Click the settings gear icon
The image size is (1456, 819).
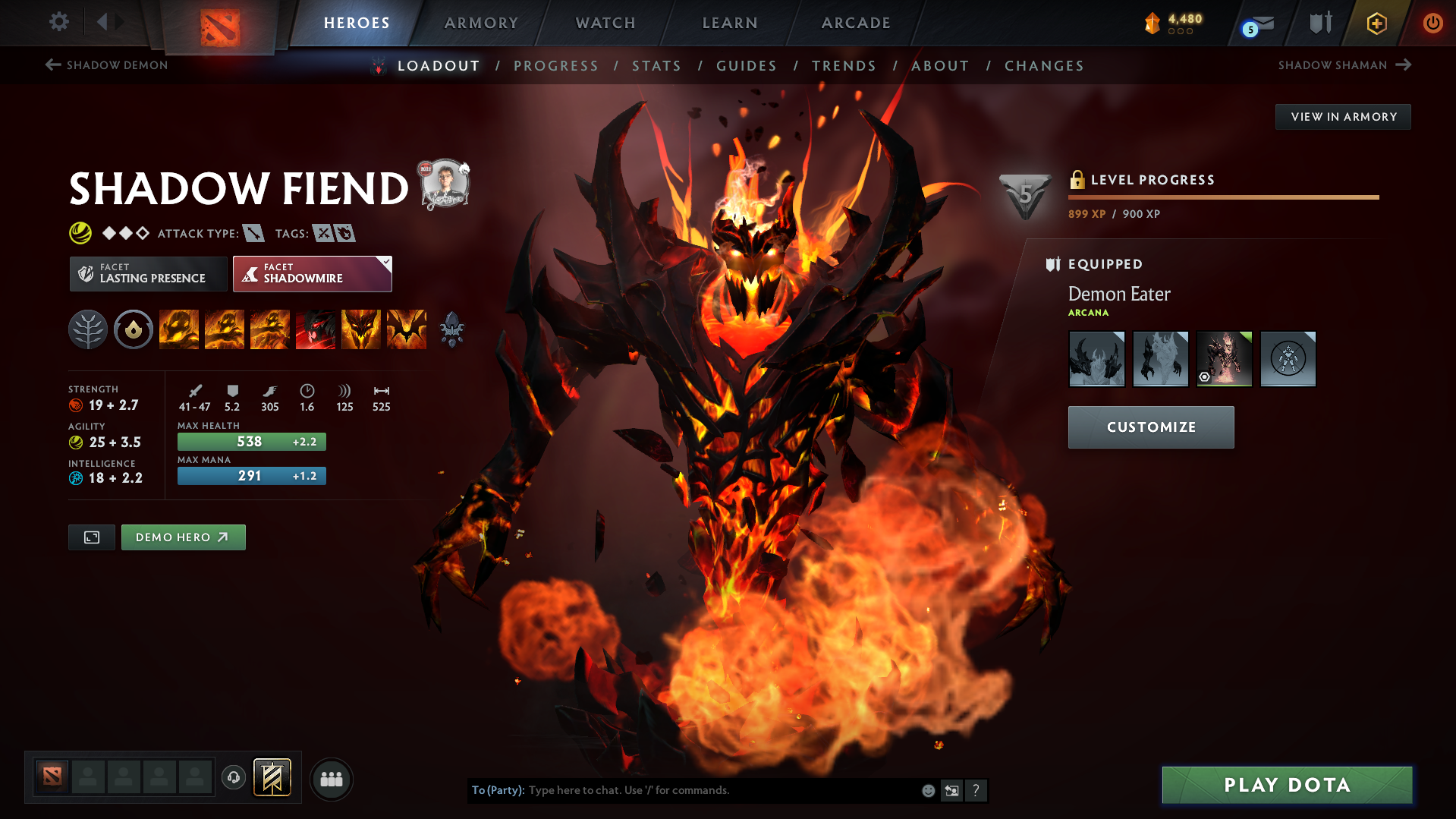pyautogui.click(x=58, y=23)
